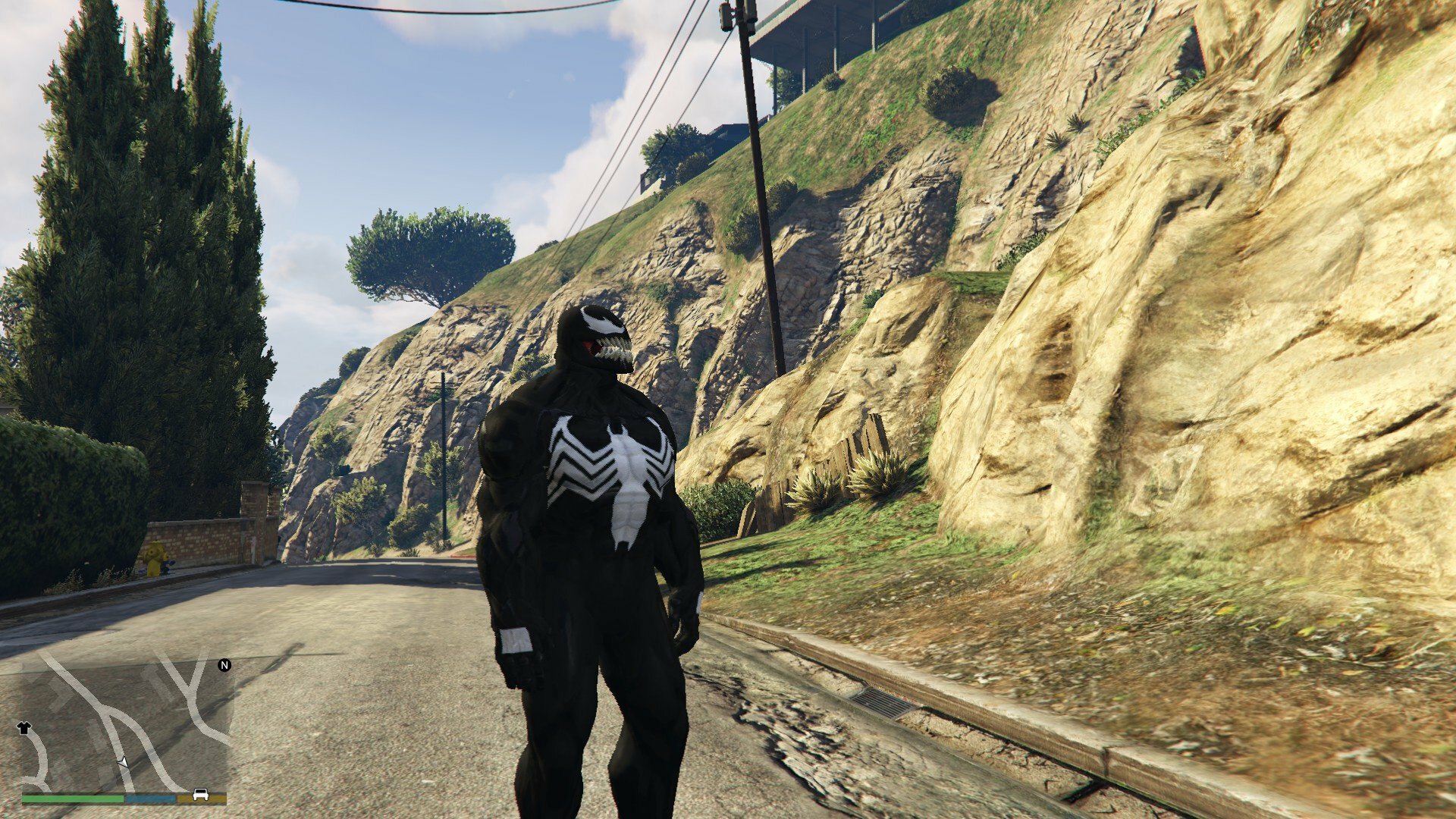The height and width of the screenshot is (819, 1456).
Task: Click the white car blip on minimap
Action: tap(201, 795)
